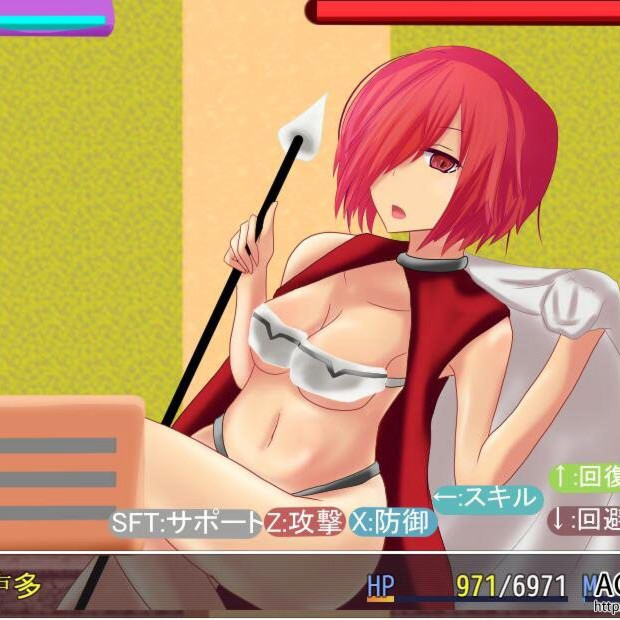Choose the サポート support command
Viewport: 620px width, 620px height.
pyautogui.click(x=186, y=523)
